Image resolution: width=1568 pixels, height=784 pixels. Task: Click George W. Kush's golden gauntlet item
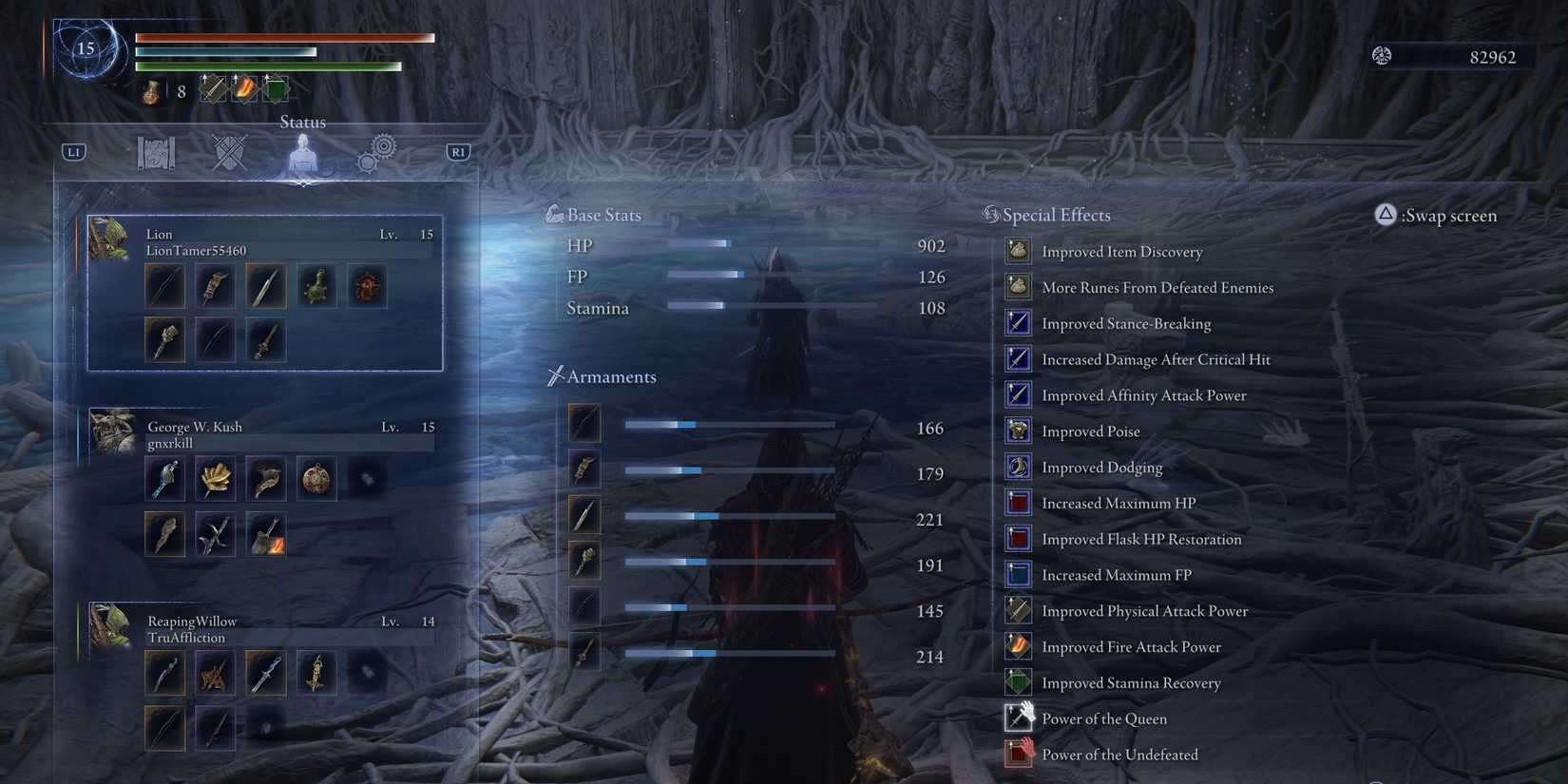pos(215,480)
